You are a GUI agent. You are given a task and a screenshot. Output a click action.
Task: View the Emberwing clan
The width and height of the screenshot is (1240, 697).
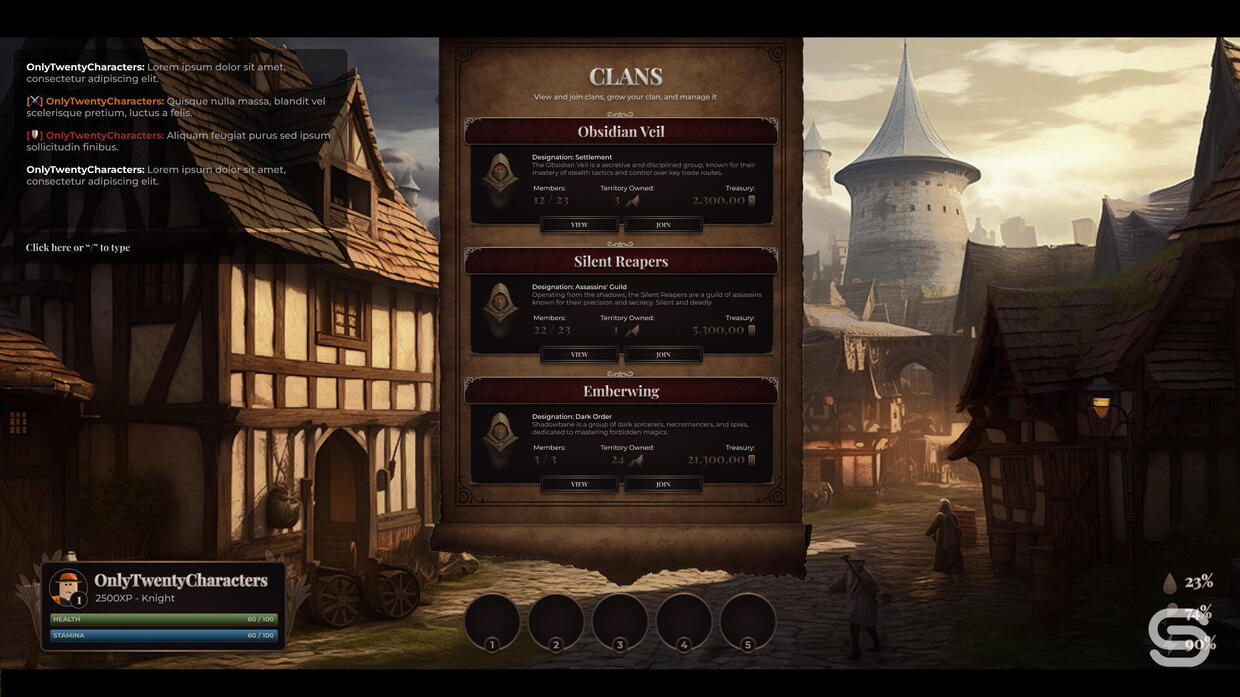(579, 484)
